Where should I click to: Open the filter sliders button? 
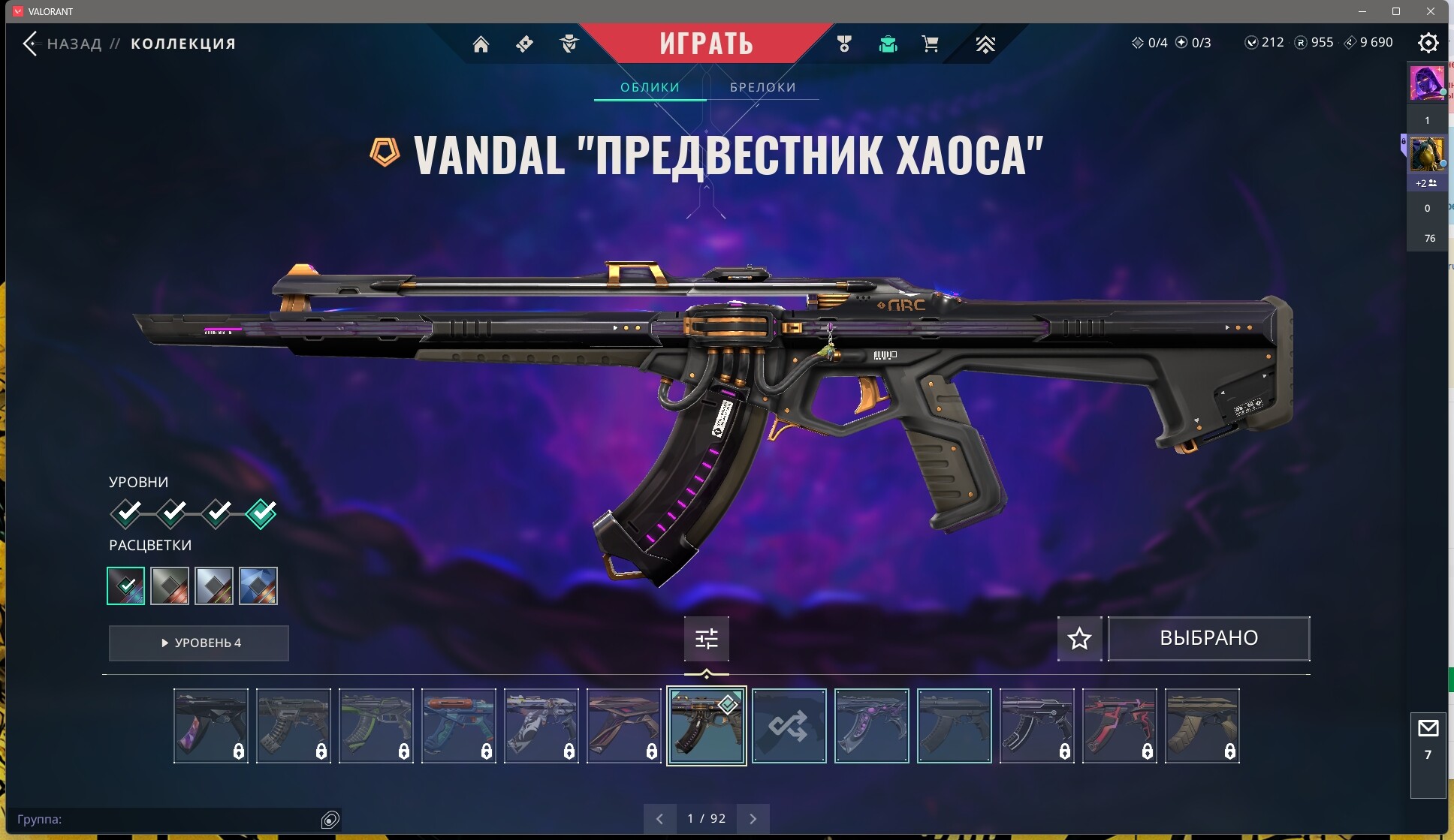click(706, 639)
